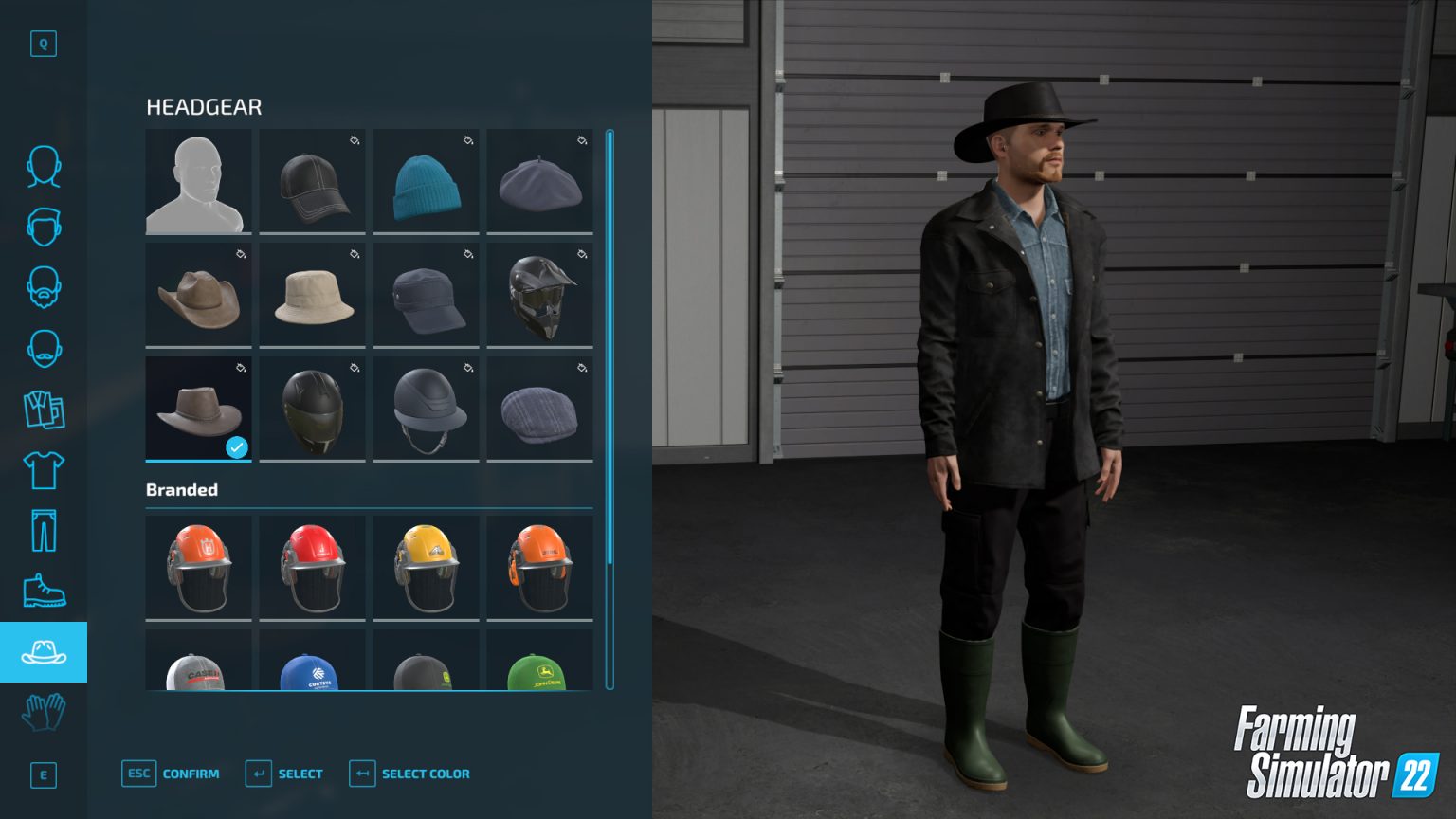Select the beard customization icon
This screenshot has width=1456, height=819.
pyautogui.click(x=44, y=289)
